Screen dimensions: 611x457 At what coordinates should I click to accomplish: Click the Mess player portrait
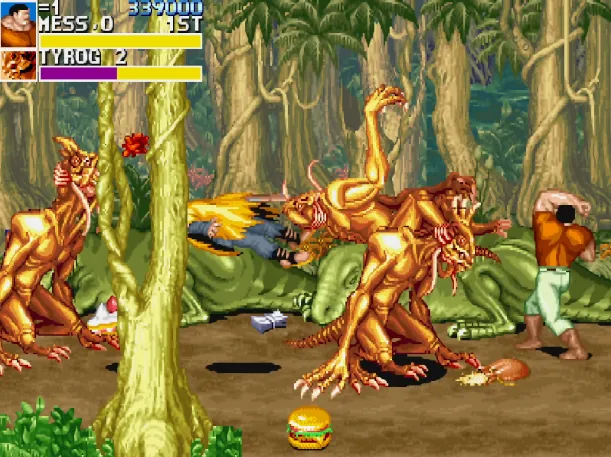[18, 24]
